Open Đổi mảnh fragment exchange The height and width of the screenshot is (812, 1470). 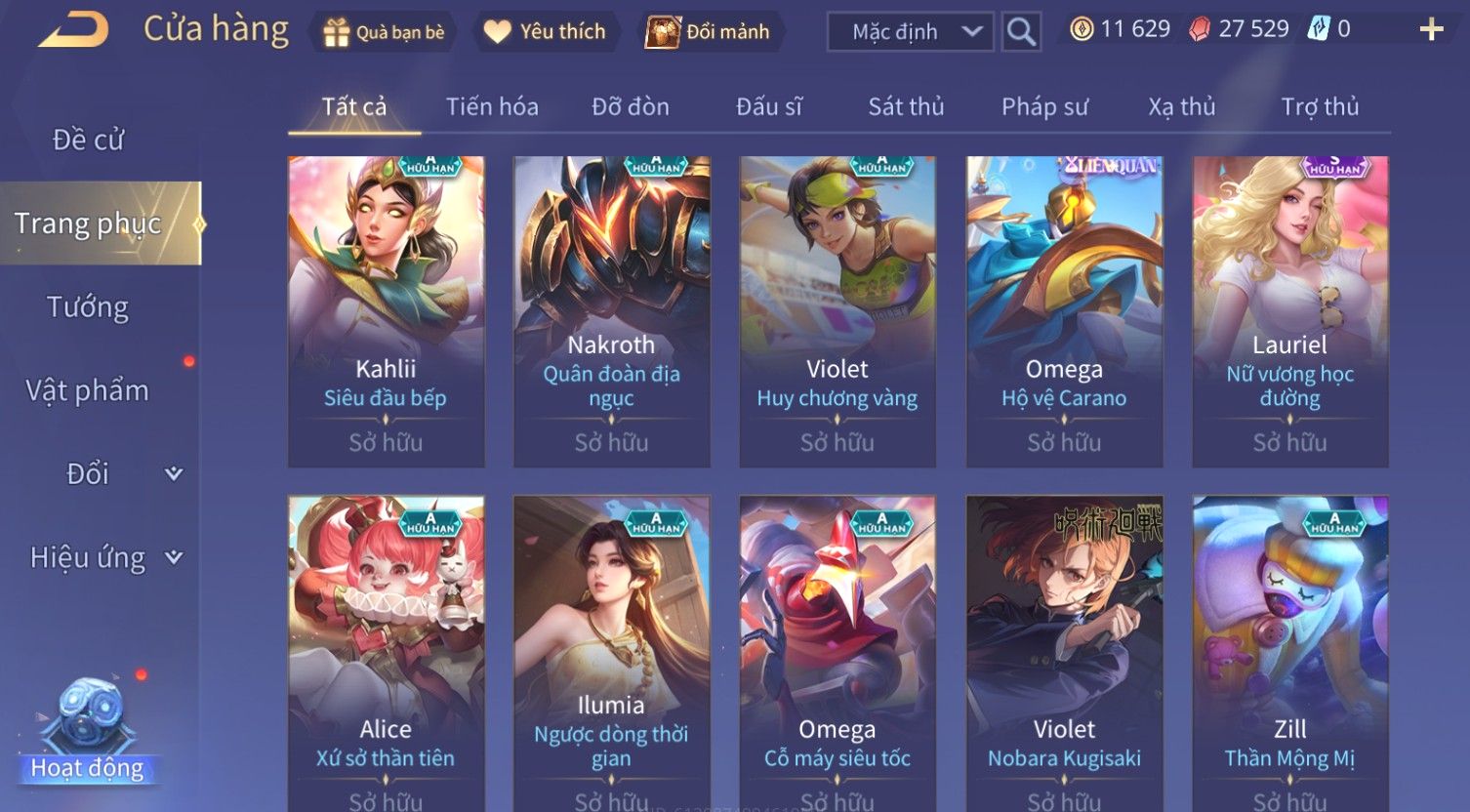tap(709, 32)
